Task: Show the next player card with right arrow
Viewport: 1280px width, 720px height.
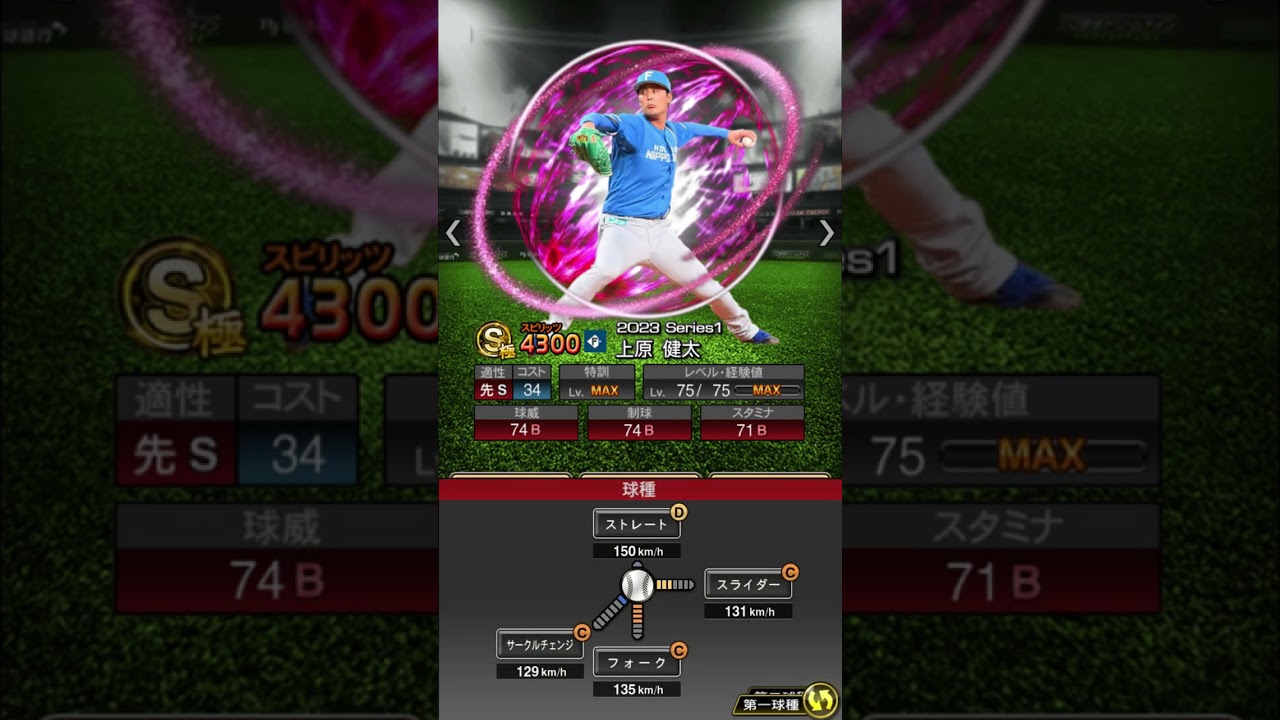Action: click(826, 233)
